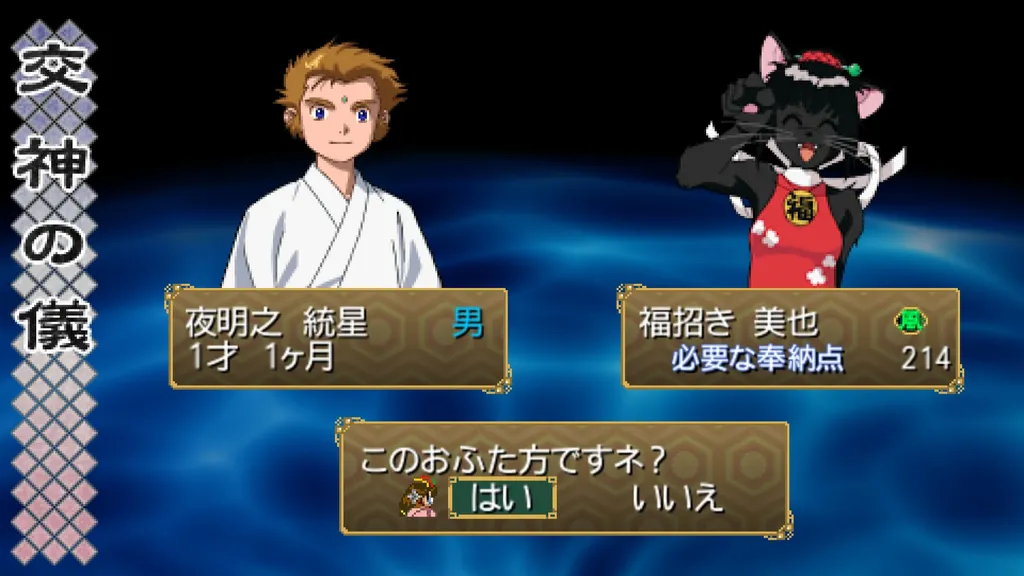1024x576 pixels.
Task: Confirm the pairing with はい
Action: point(502,497)
